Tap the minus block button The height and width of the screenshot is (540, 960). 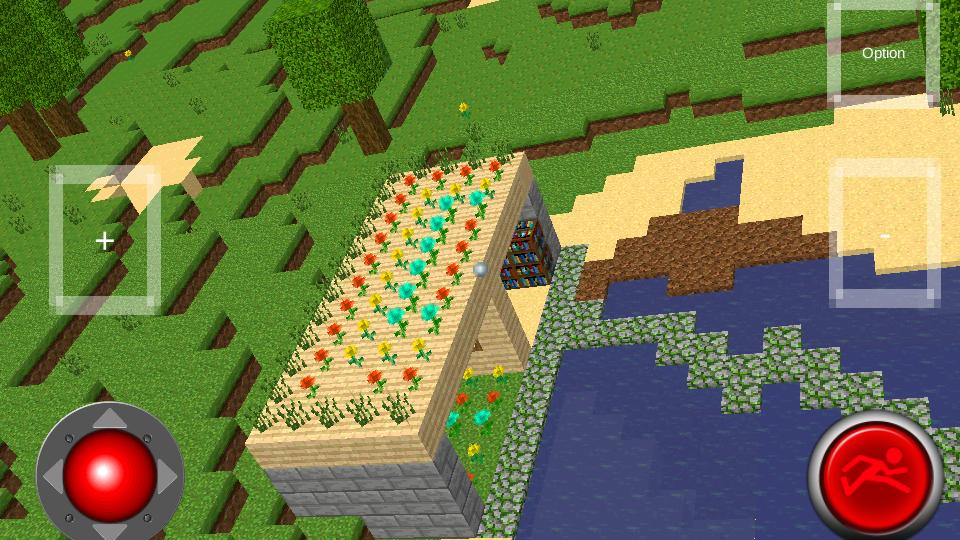point(884,236)
